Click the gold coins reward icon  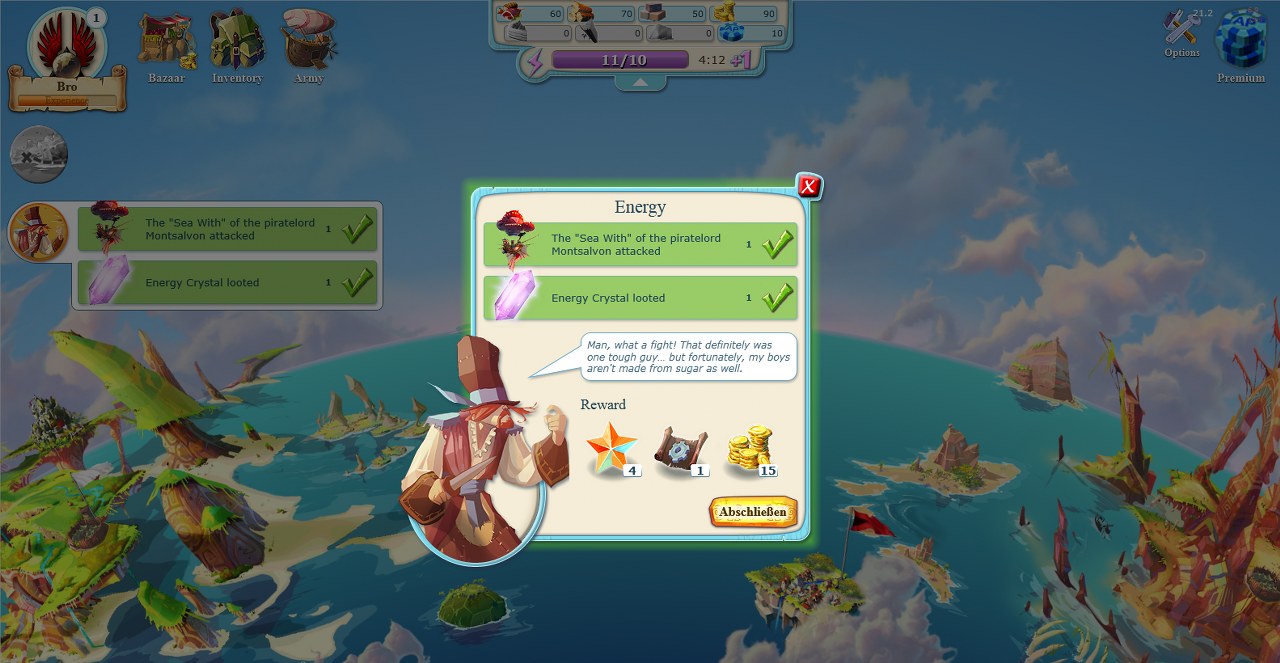(x=751, y=450)
